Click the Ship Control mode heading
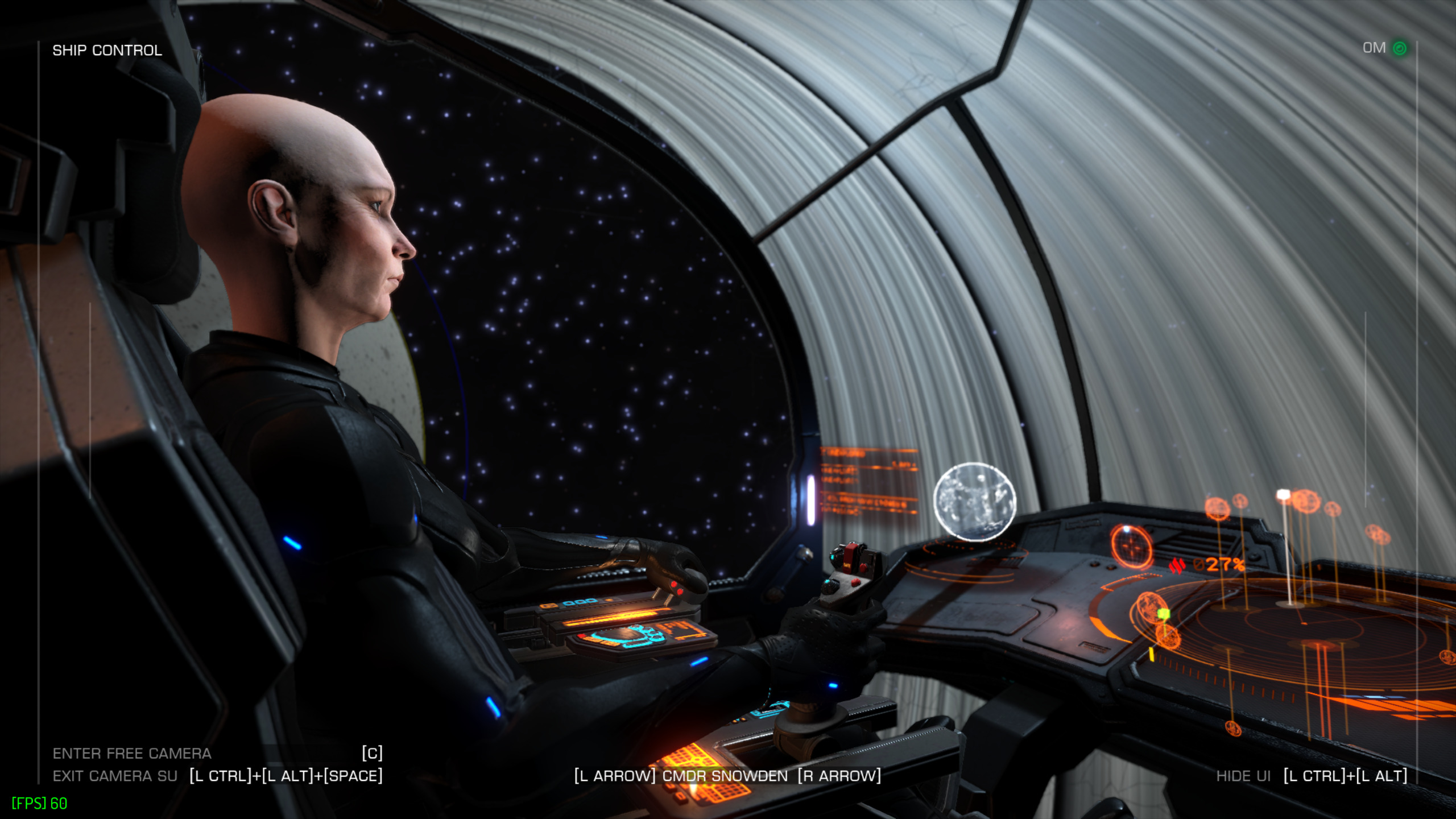Viewport: 1456px width, 819px height. [x=107, y=50]
